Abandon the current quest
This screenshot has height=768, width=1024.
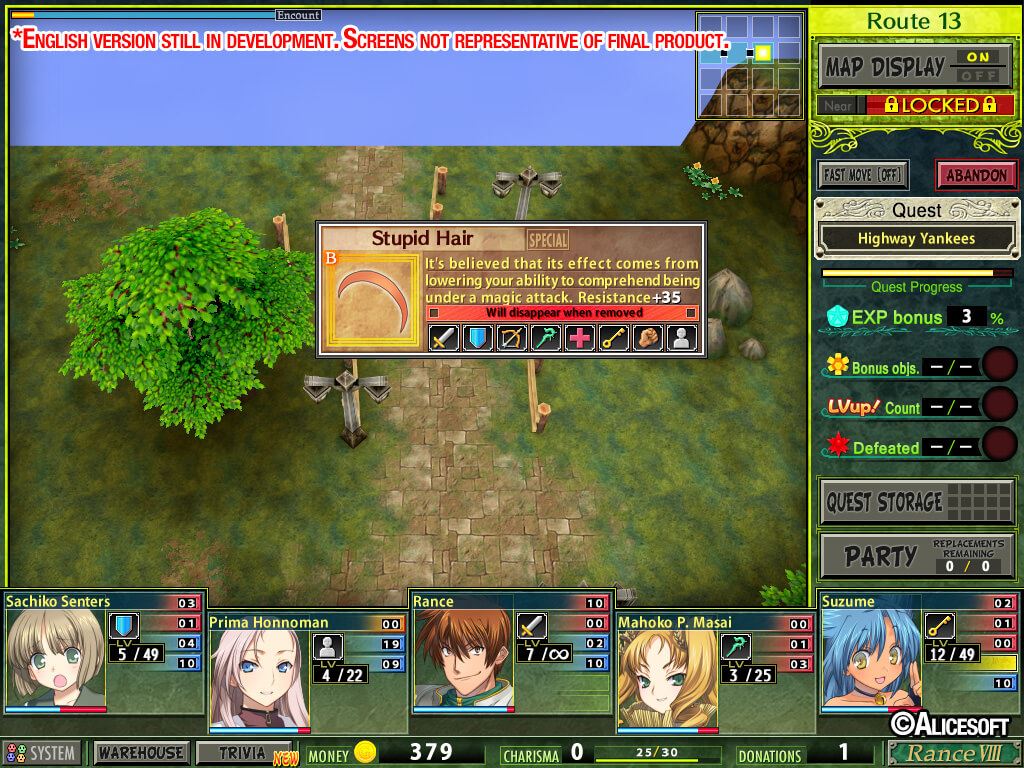976,175
